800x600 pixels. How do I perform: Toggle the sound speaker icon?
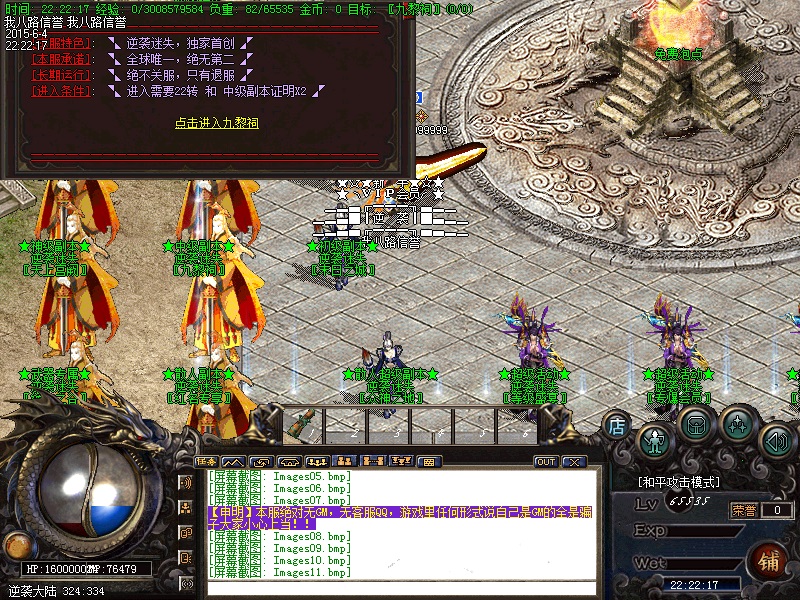point(776,440)
